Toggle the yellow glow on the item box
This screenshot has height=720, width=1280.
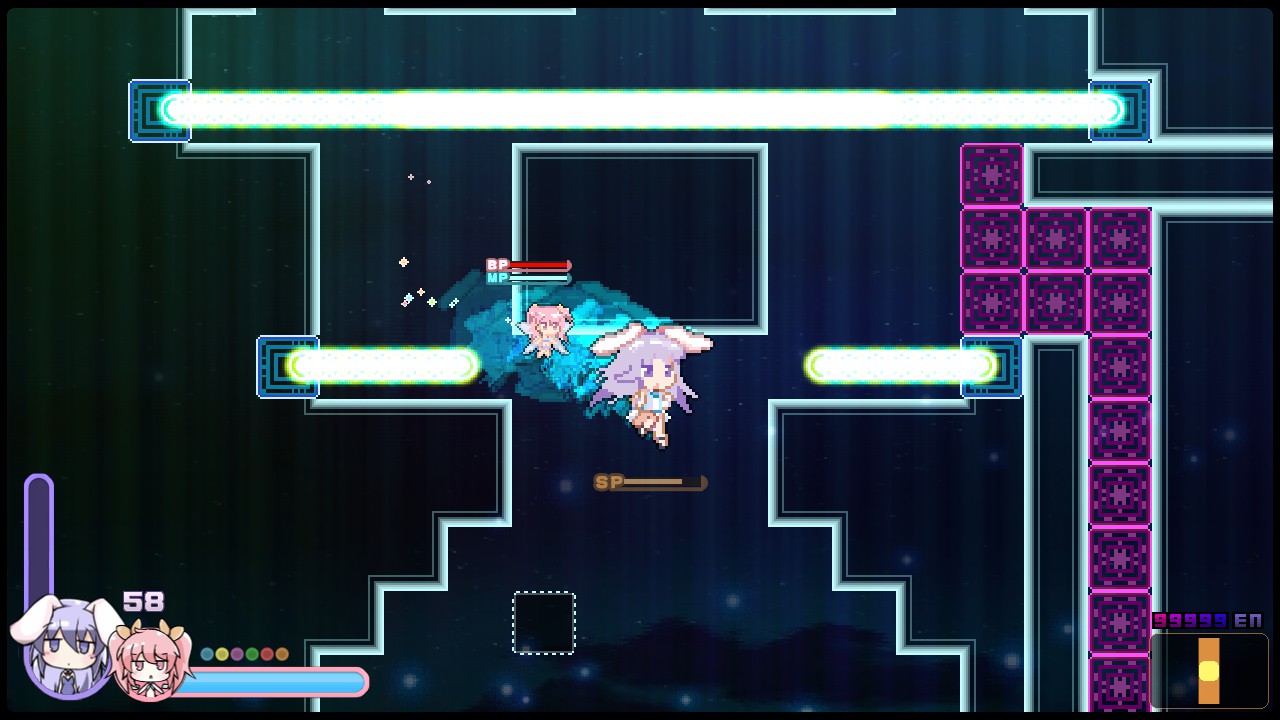[x=1208, y=672]
